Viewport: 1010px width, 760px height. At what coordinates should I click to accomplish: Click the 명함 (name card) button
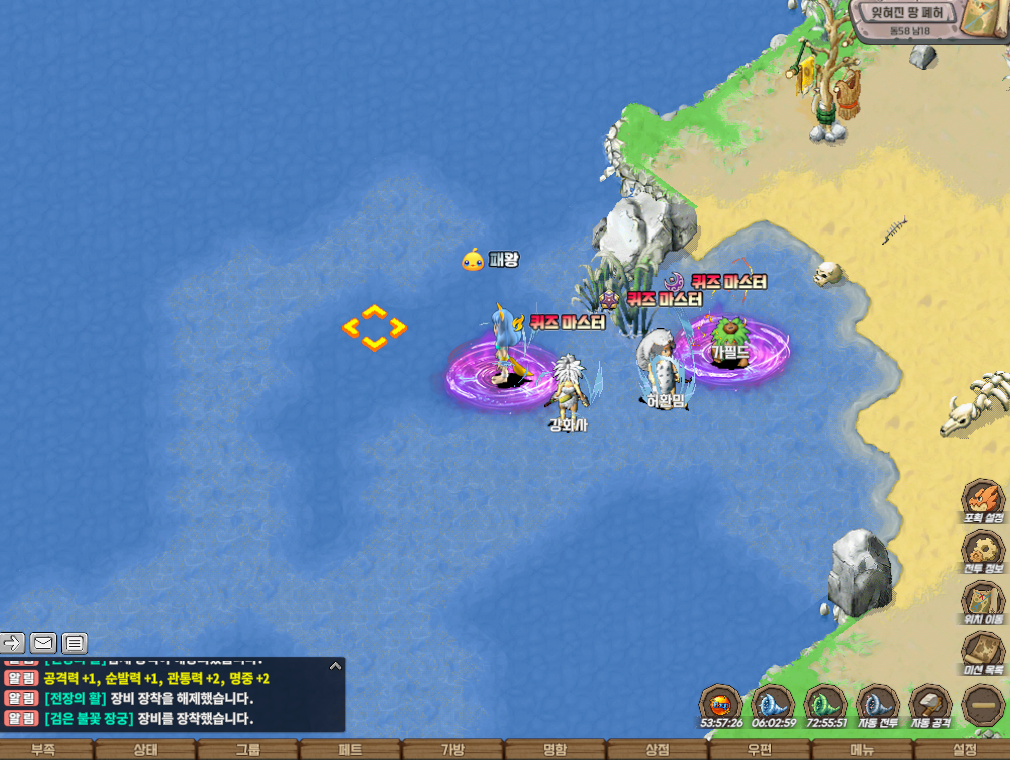556,750
